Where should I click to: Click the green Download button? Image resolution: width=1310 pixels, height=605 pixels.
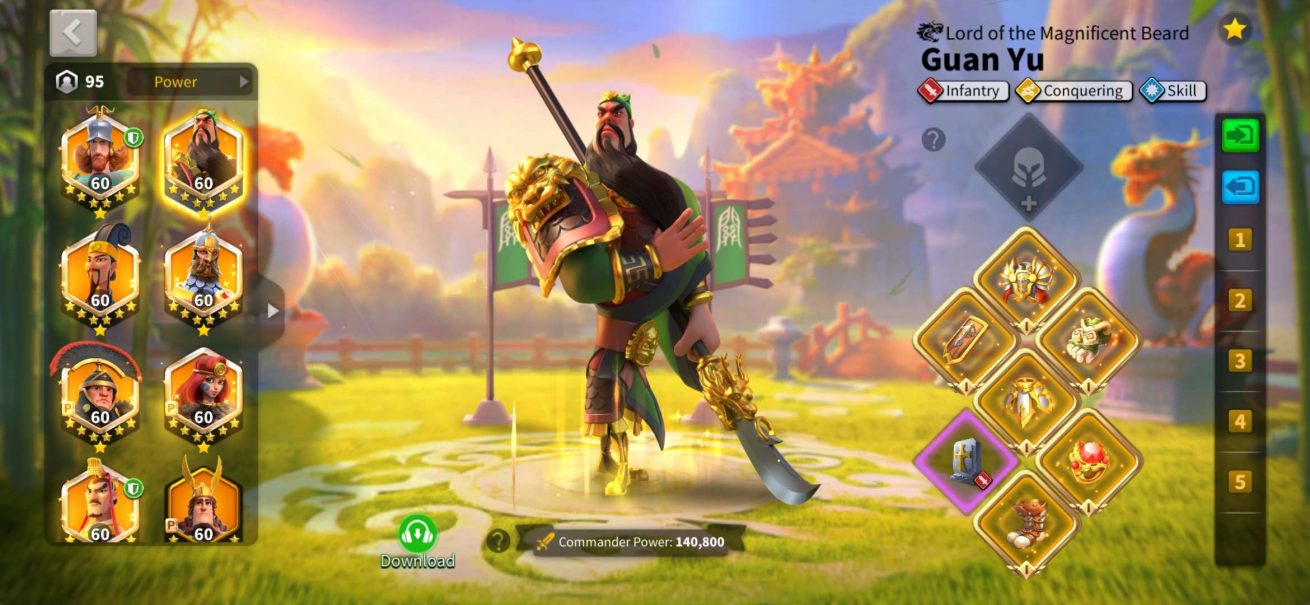(x=417, y=541)
